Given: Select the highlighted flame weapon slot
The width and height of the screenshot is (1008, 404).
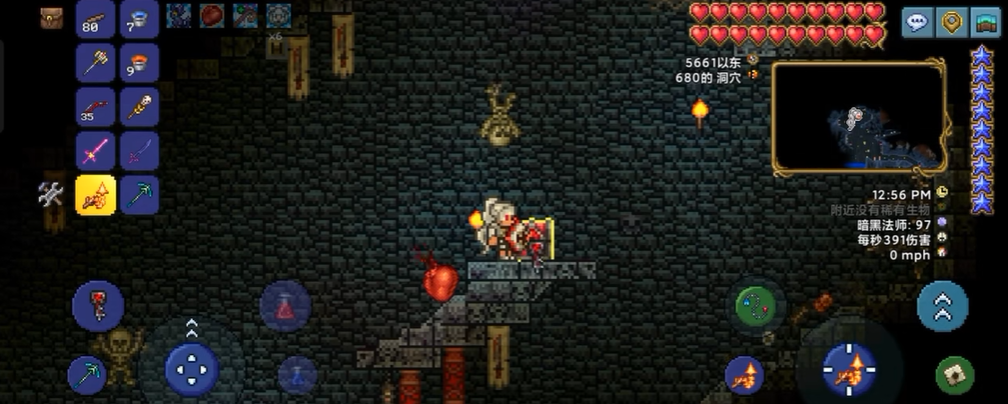Looking at the screenshot, I should click(x=96, y=195).
